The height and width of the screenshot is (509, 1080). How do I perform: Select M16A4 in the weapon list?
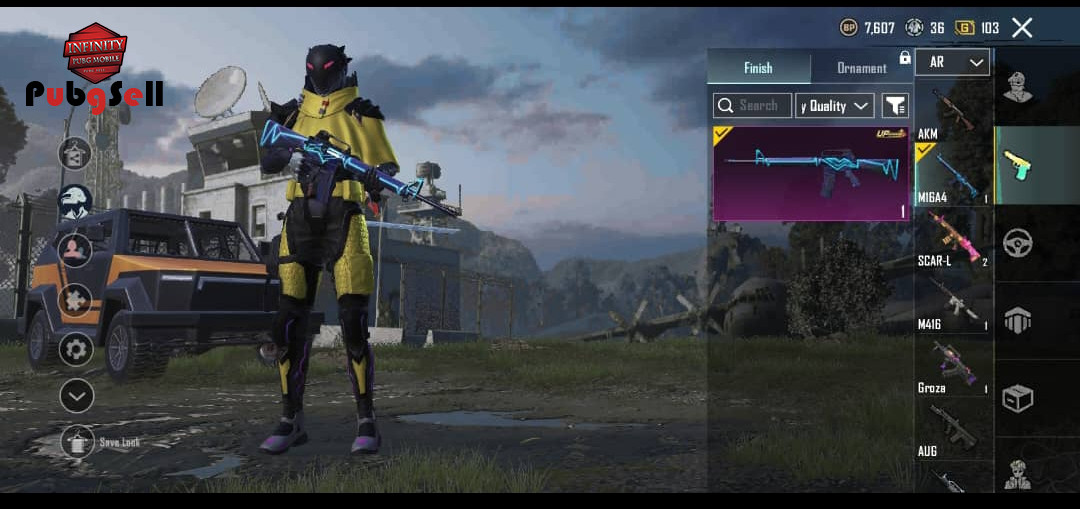(952, 176)
